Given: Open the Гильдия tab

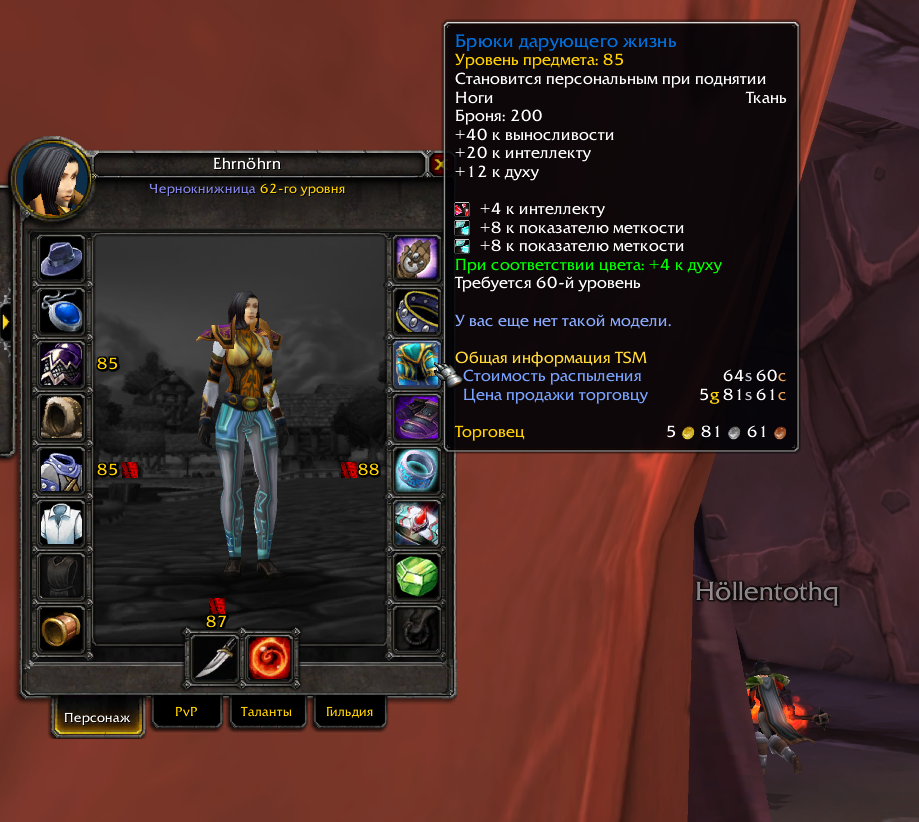Looking at the screenshot, I should click(x=349, y=712).
